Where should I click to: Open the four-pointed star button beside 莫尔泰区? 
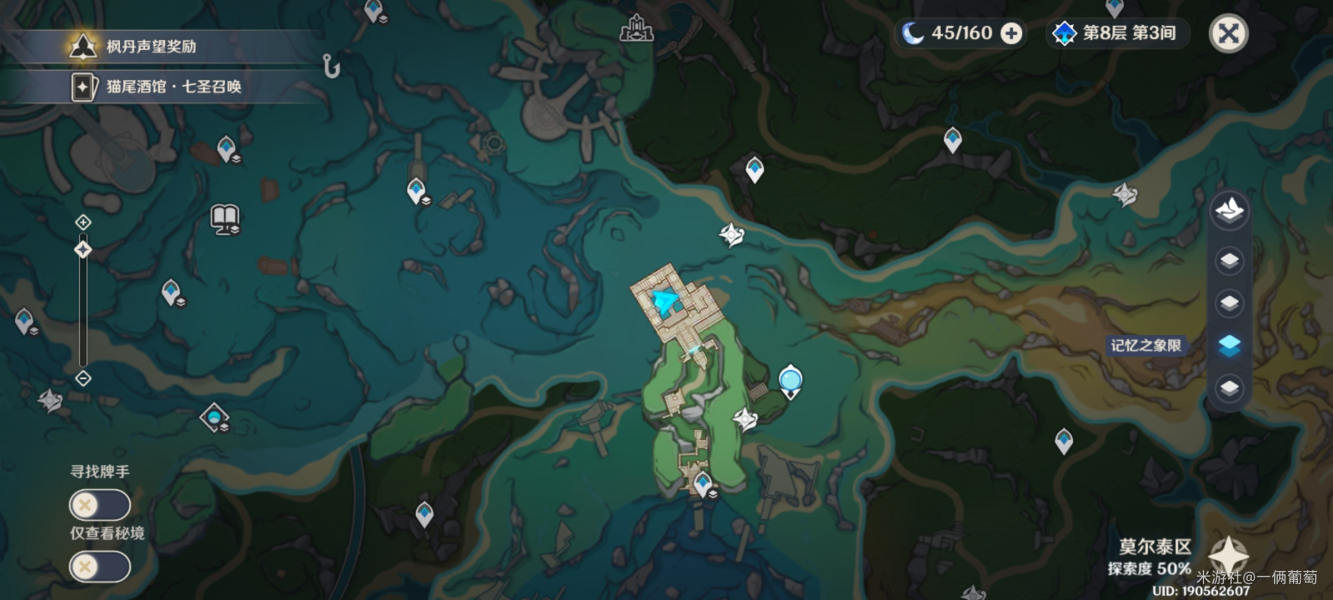tap(1227, 557)
